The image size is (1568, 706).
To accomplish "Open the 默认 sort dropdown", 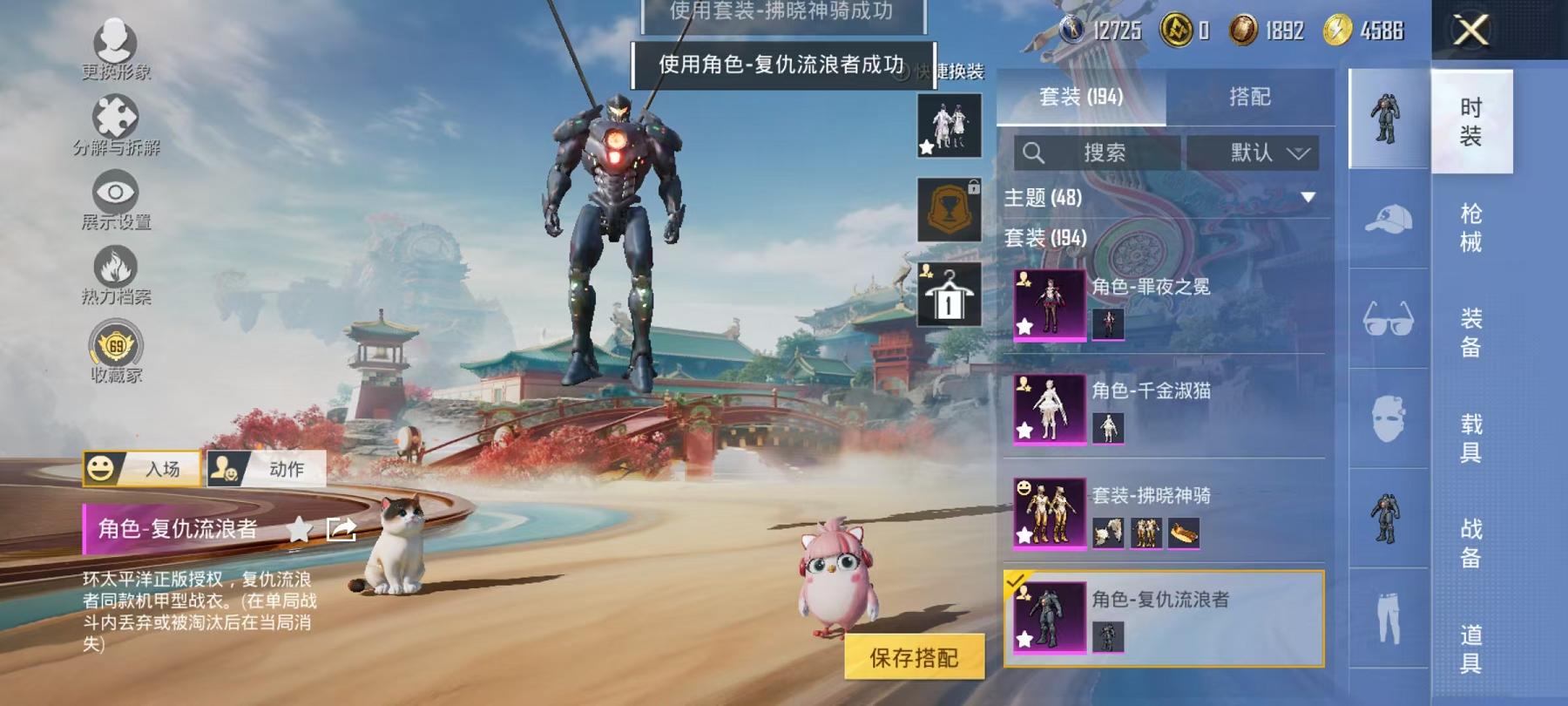I will (1255, 153).
